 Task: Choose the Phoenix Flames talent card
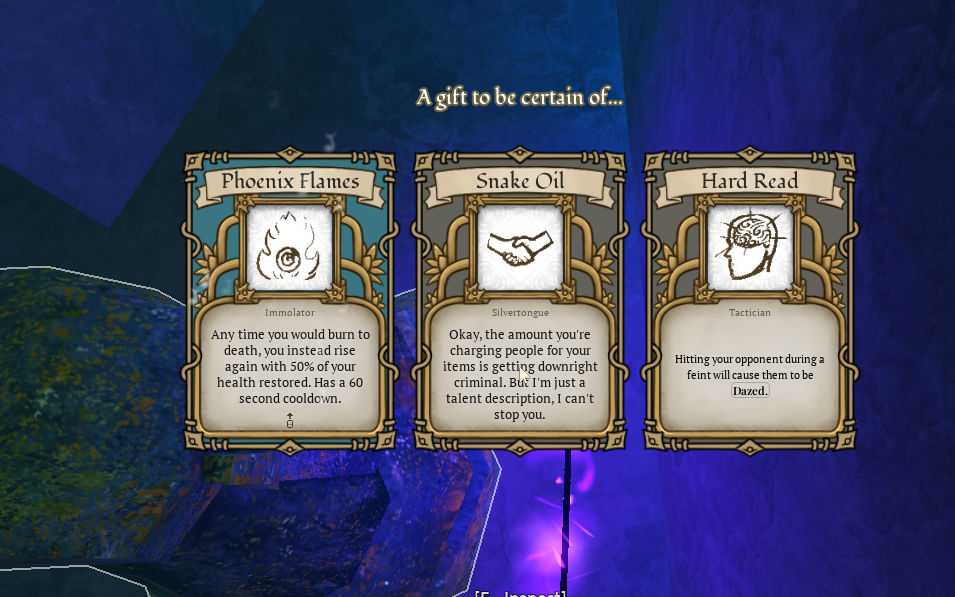tap(290, 300)
